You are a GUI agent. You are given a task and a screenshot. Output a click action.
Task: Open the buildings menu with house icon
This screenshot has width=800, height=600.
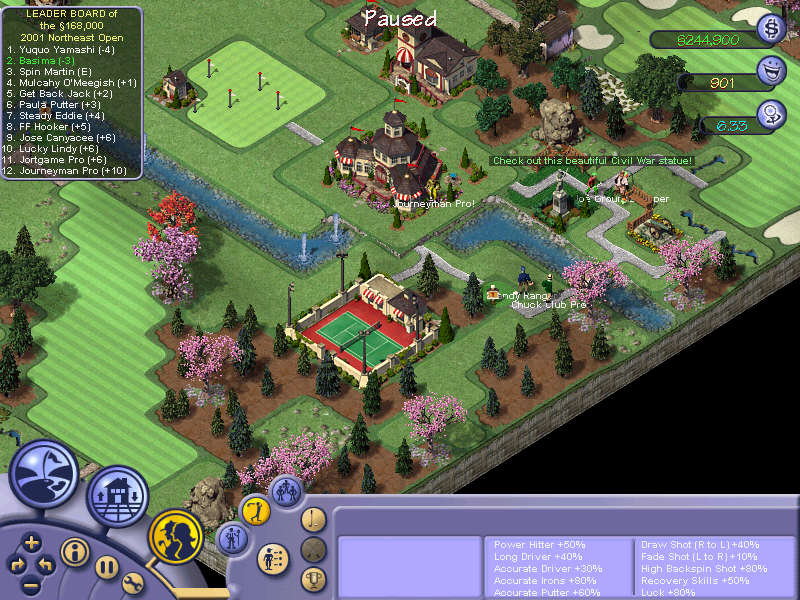(117, 494)
